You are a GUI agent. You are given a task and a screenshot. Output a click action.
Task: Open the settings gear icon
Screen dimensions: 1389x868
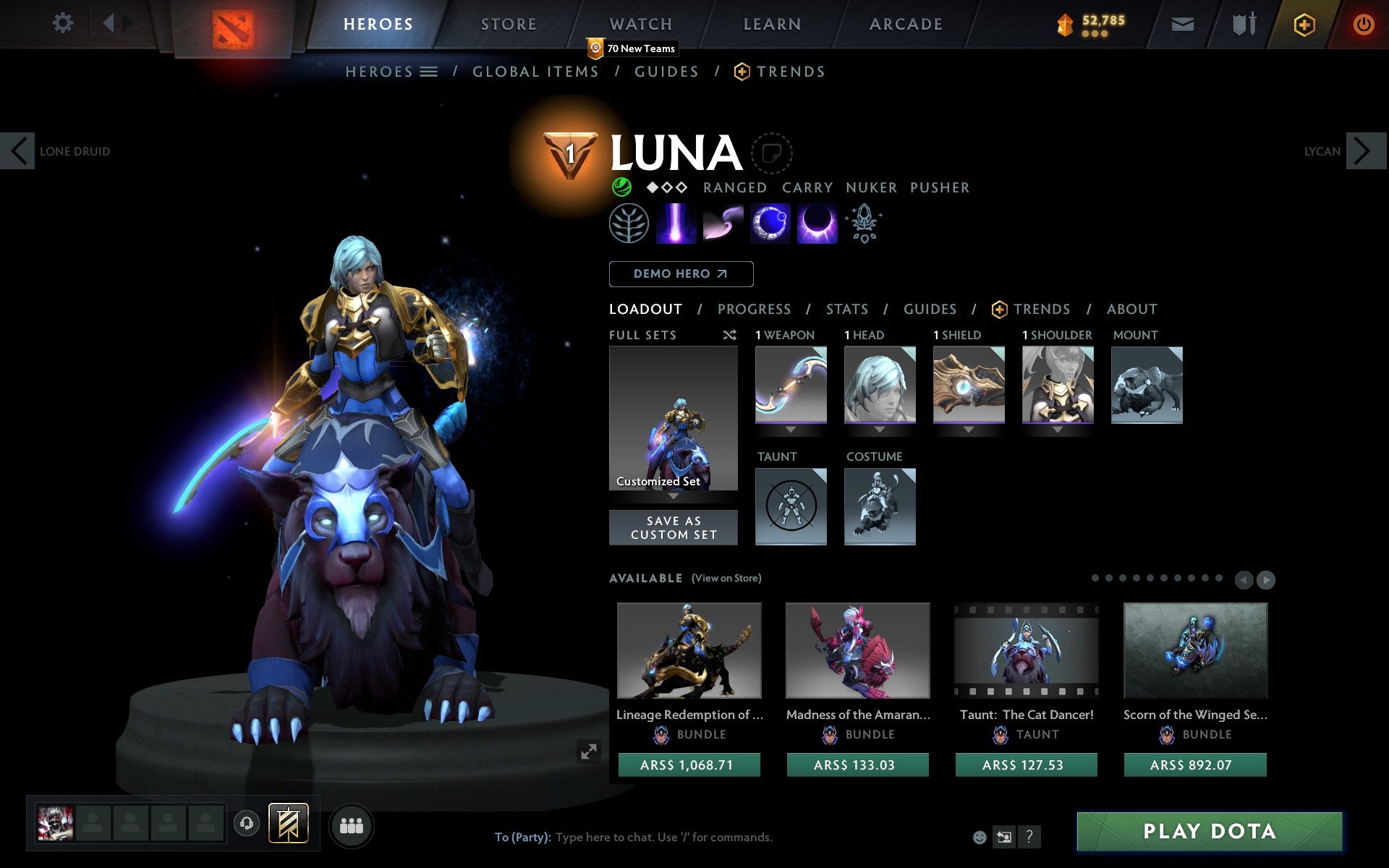coord(64,23)
